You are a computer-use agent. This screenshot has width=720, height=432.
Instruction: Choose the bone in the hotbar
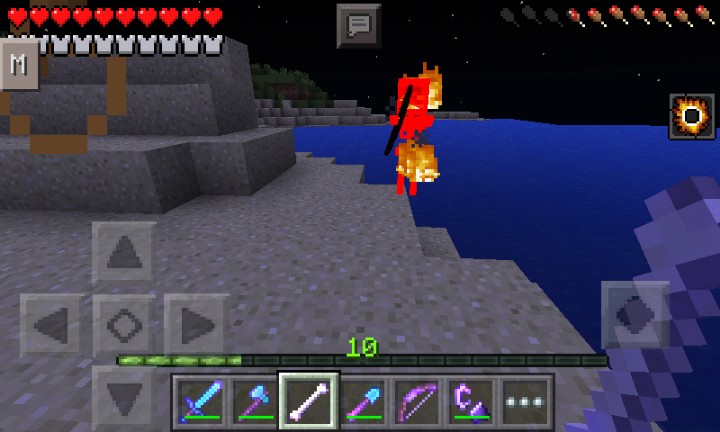coord(308,402)
